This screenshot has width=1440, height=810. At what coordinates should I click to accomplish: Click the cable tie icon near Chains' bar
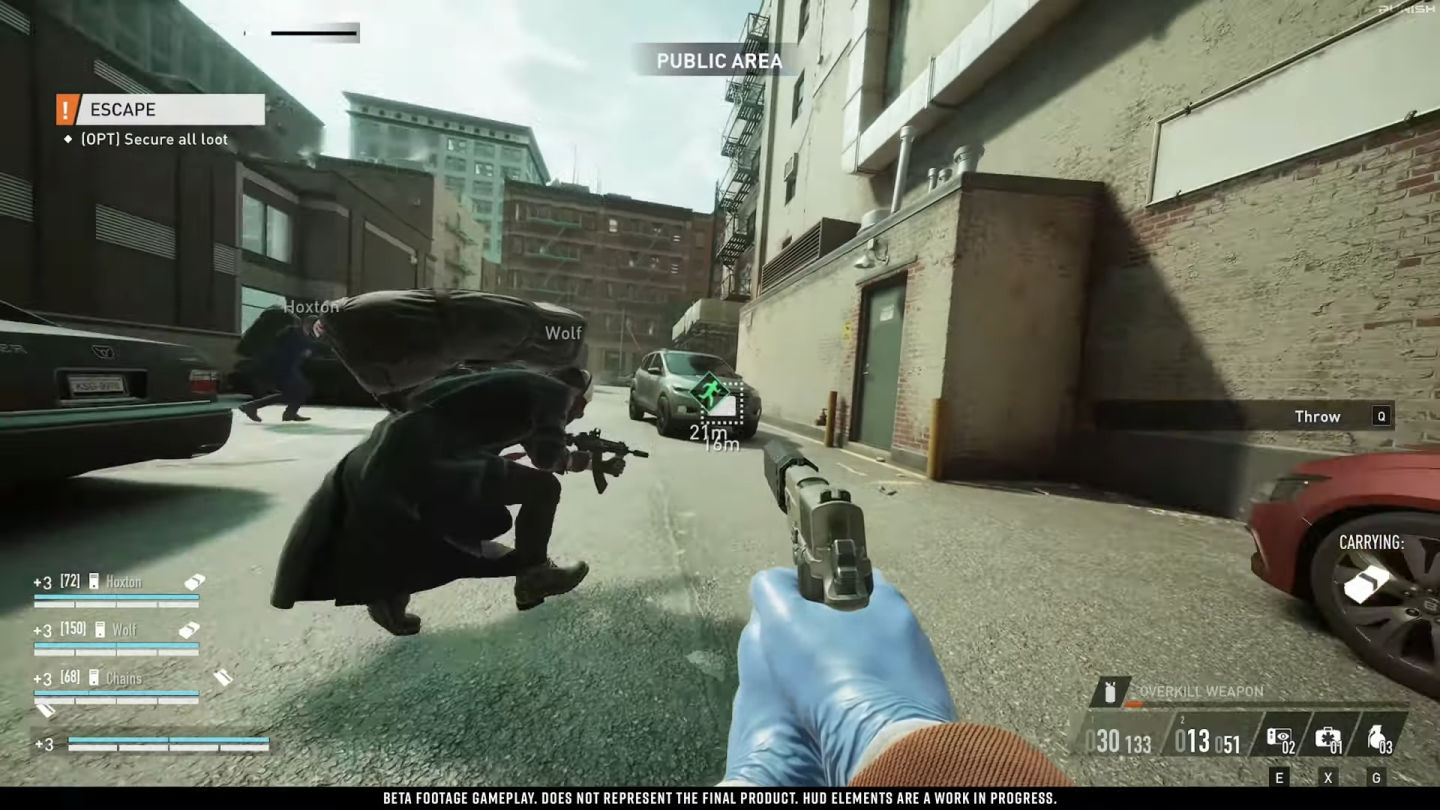pos(46,708)
